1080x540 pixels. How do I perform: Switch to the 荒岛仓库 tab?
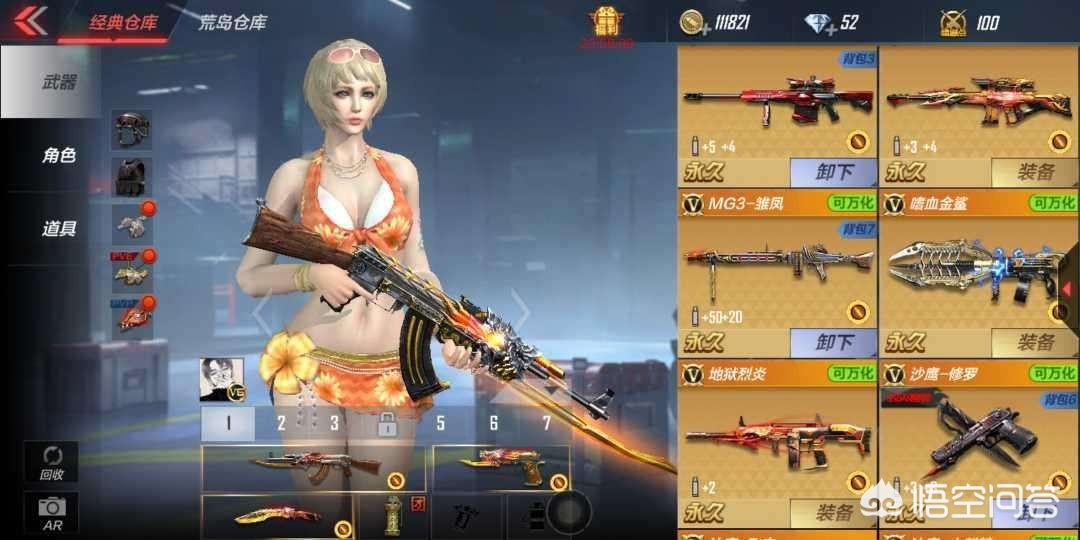pyautogui.click(x=233, y=21)
